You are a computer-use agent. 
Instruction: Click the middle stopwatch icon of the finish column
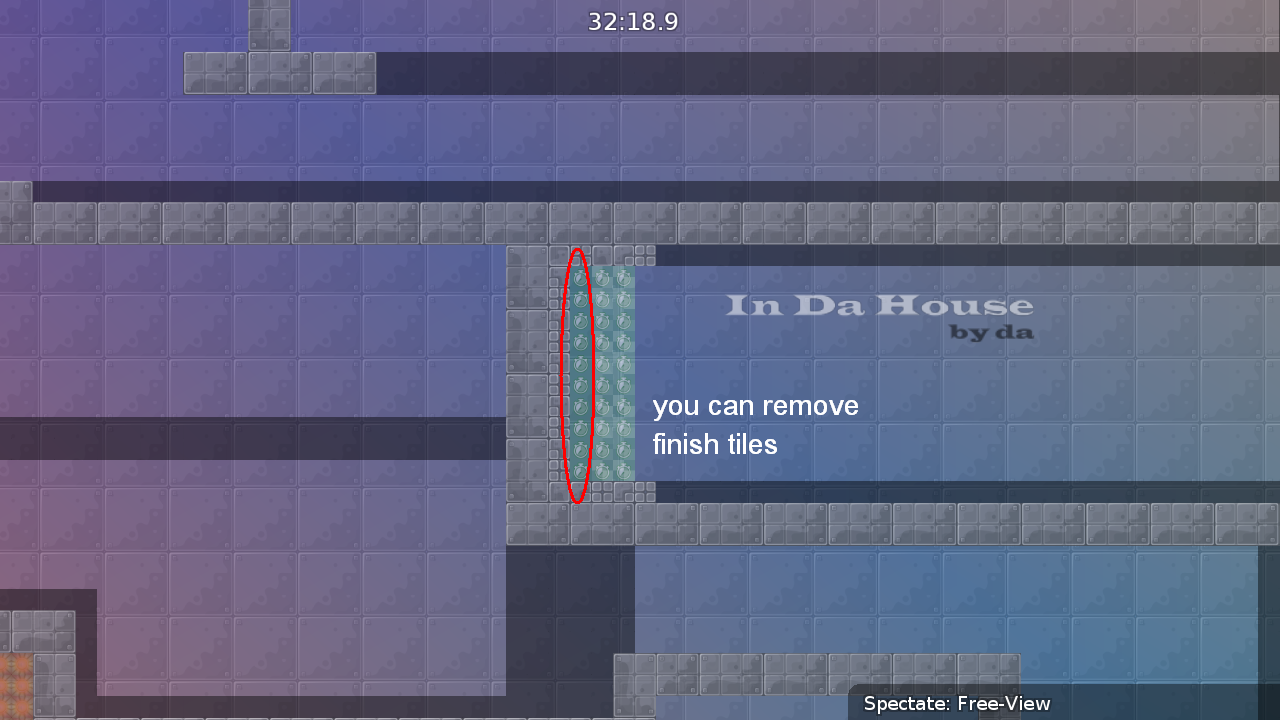(578, 375)
